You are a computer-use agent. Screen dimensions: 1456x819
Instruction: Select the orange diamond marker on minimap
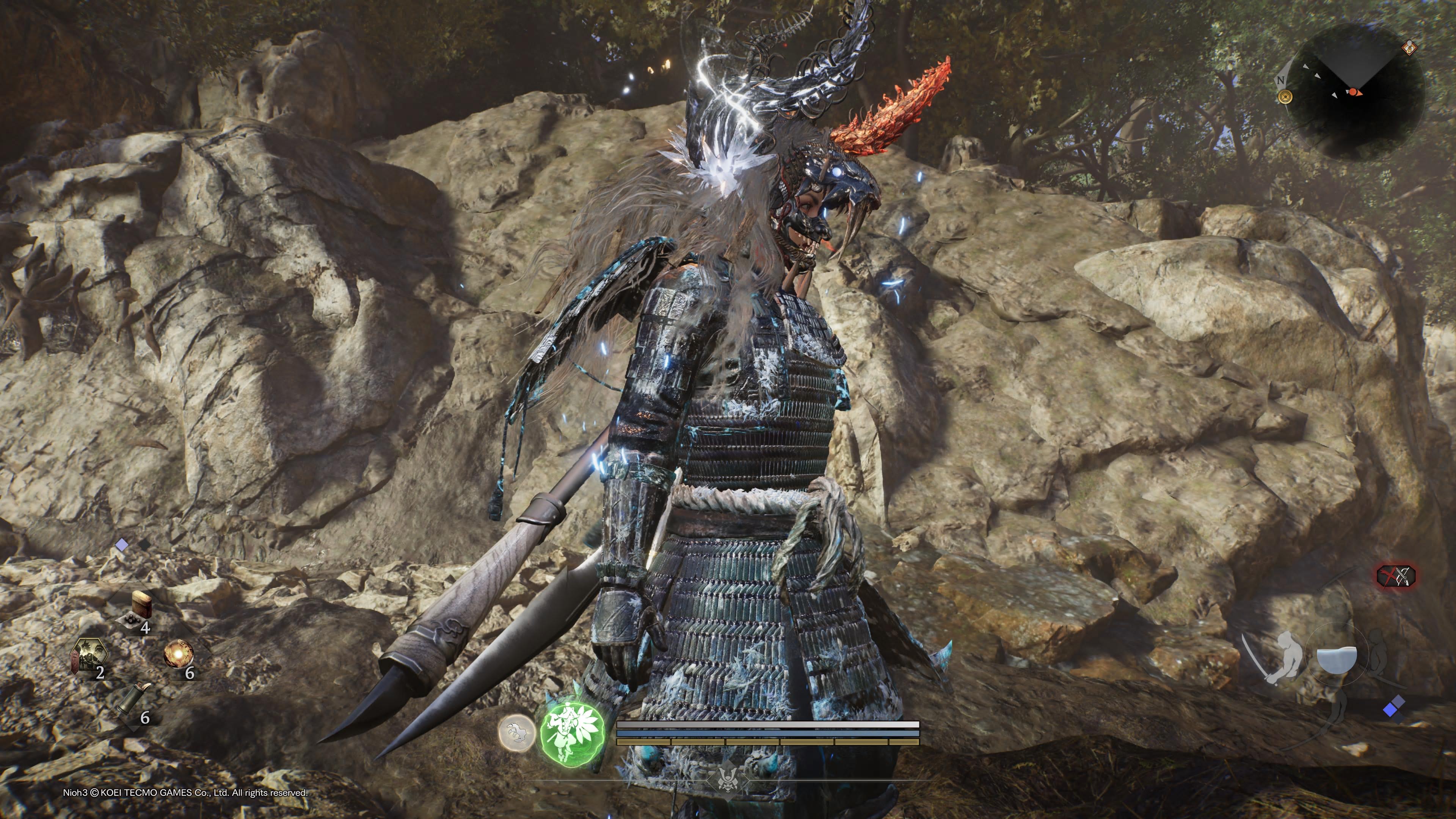pyautogui.click(x=1410, y=47)
